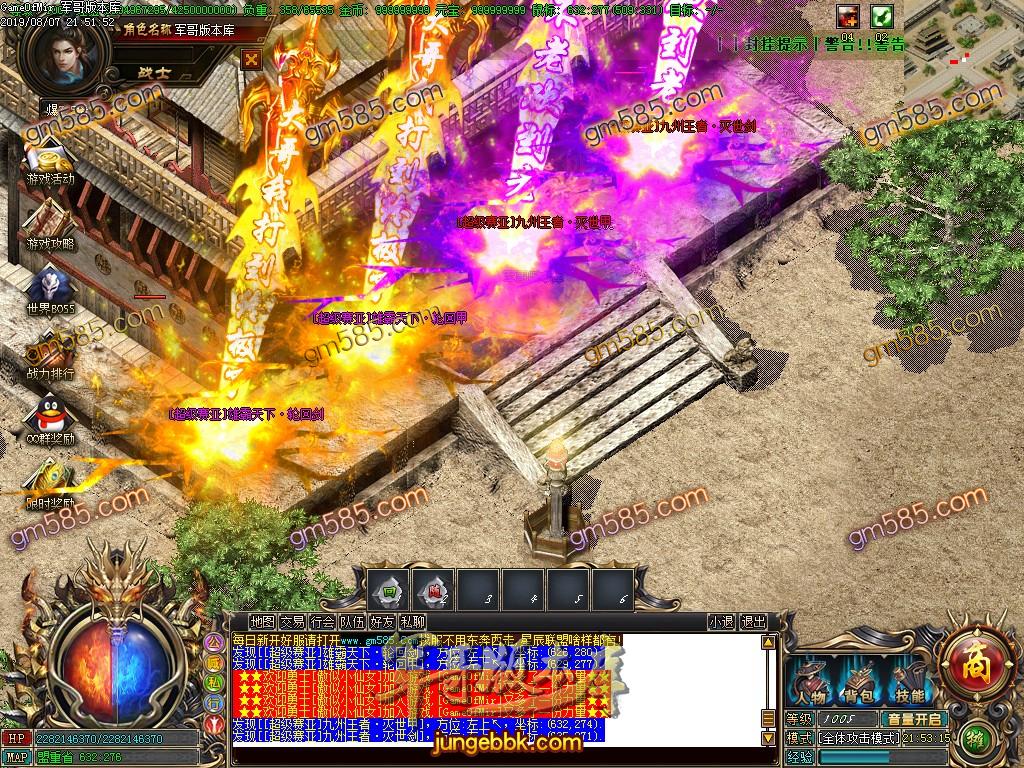Open the 好友 friends tab

[382, 622]
